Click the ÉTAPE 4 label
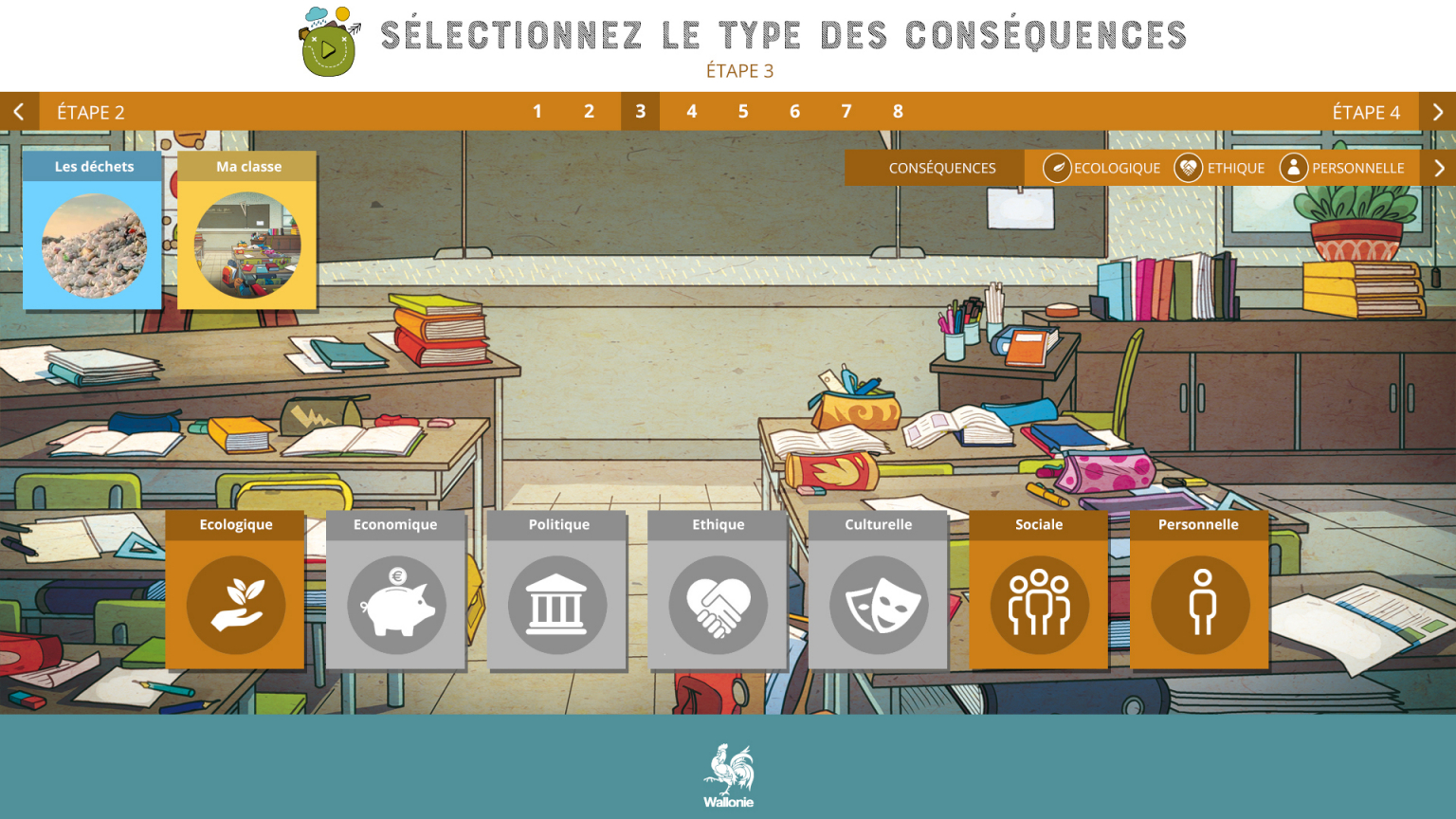1456x819 pixels. click(x=1368, y=112)
